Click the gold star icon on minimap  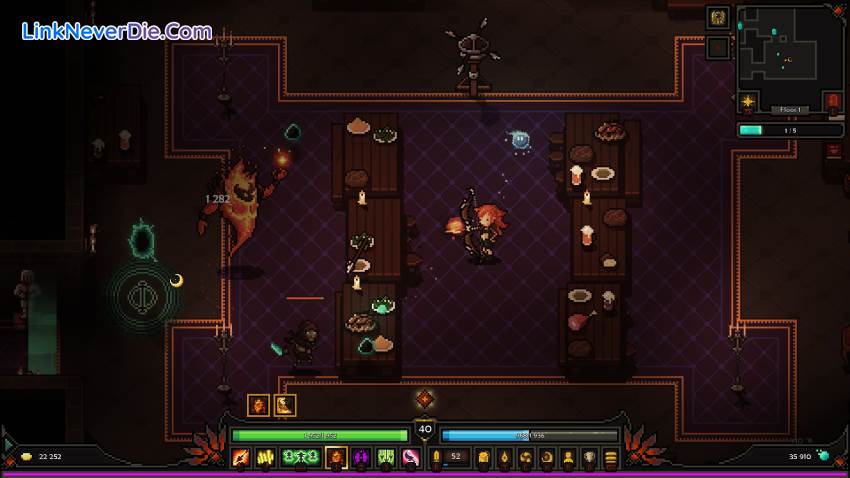point(747,102)
